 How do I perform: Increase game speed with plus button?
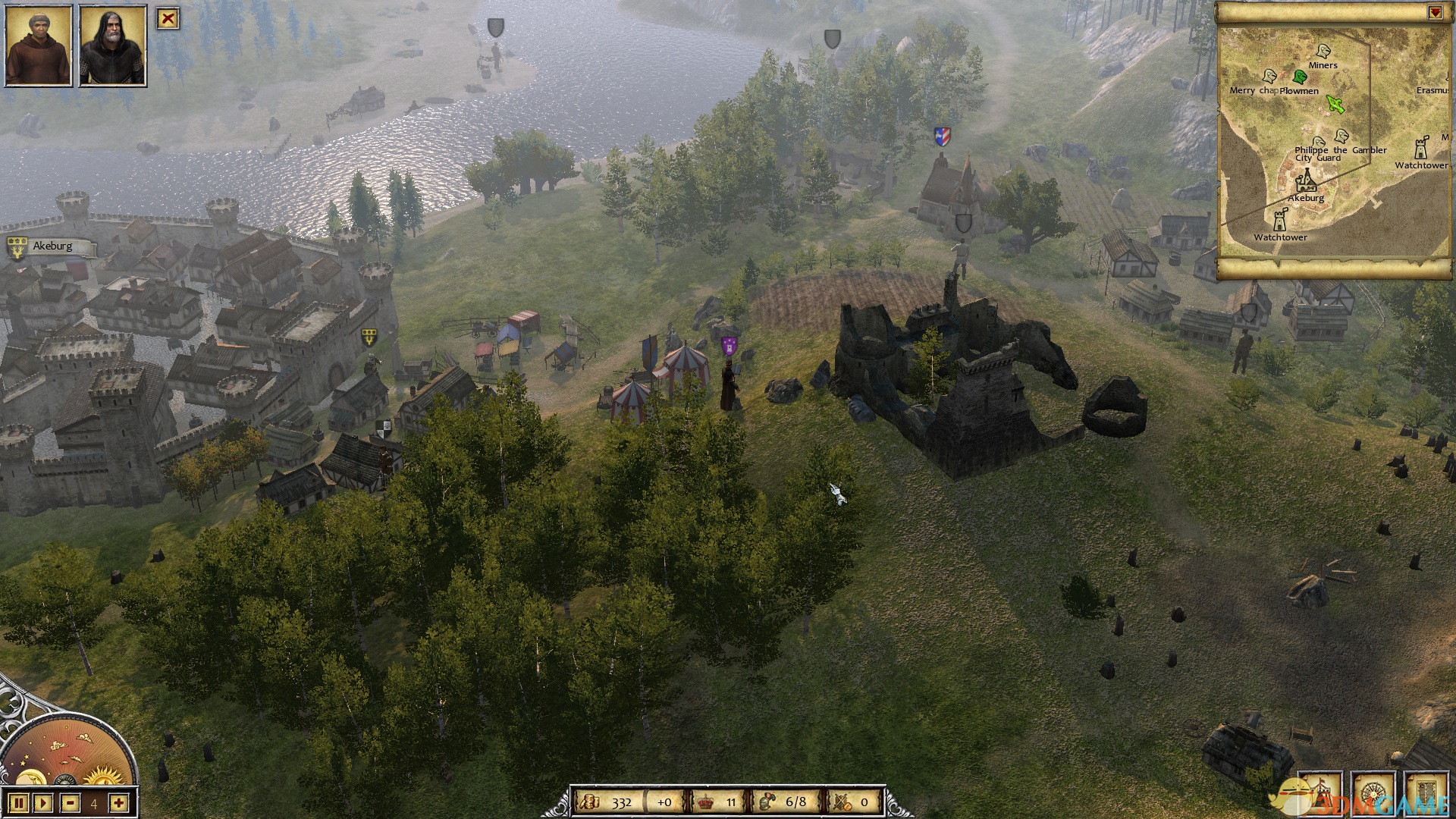click(x=118, y=802)
